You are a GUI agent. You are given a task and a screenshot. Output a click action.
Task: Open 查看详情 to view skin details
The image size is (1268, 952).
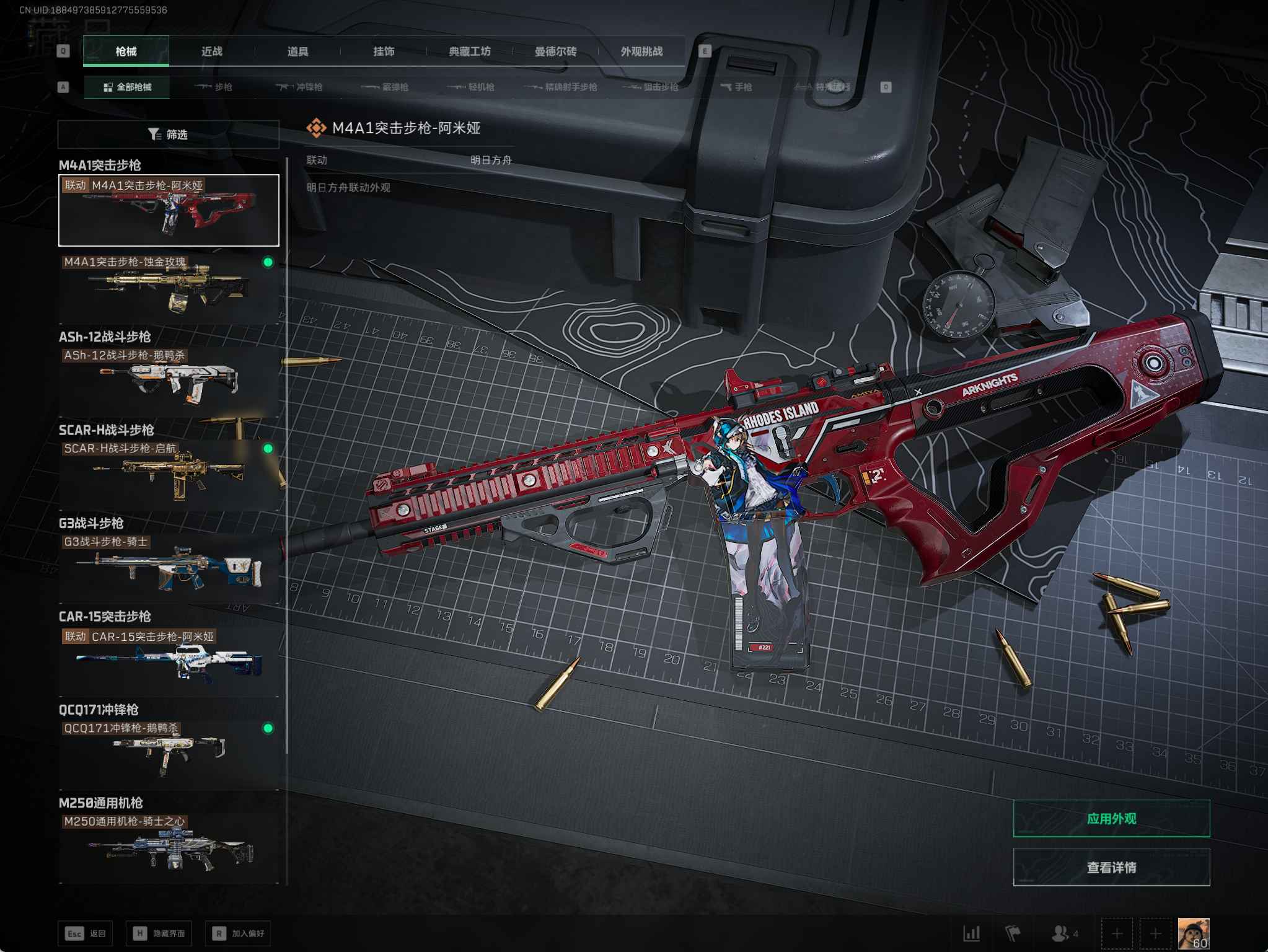(1111, 867)
